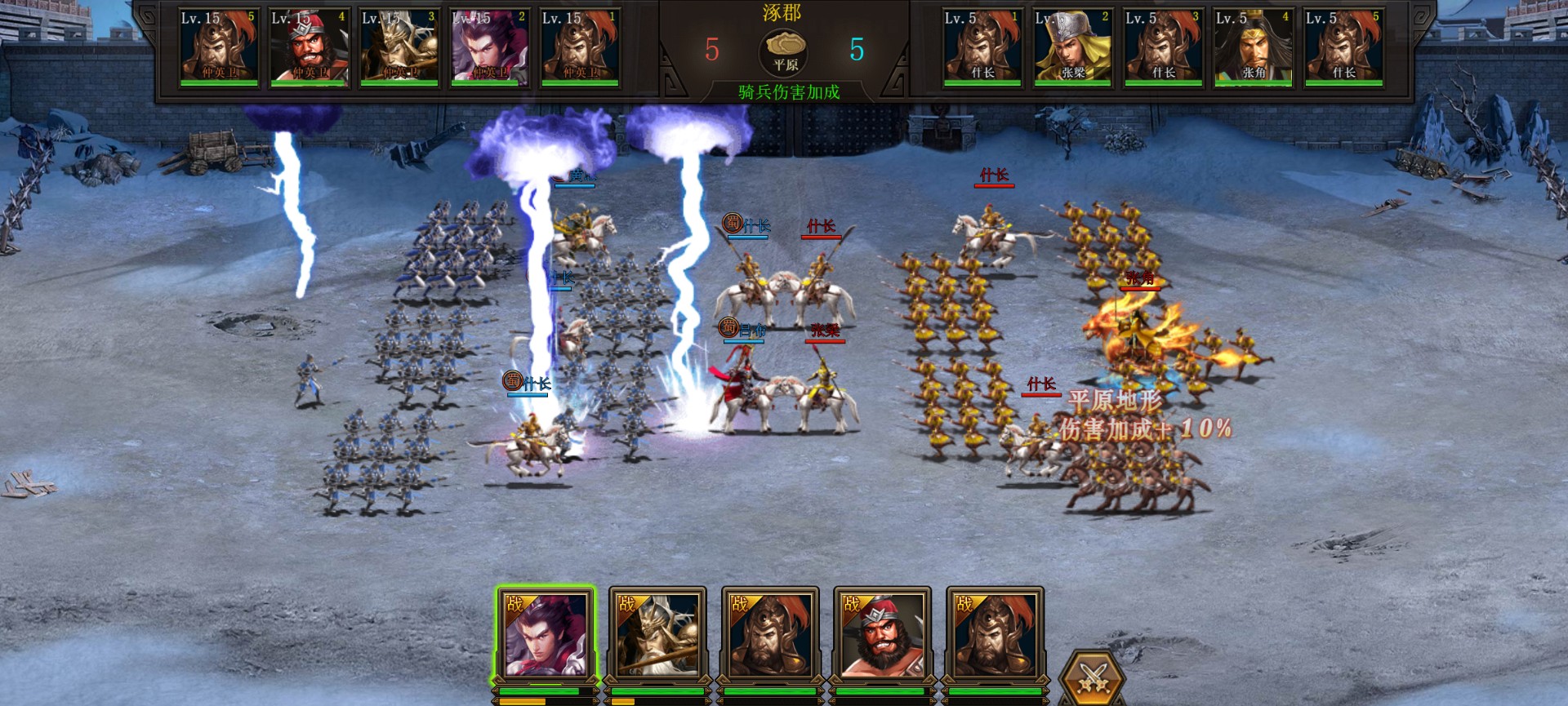View the Lv.15 helmeted soldier portrait numbered 5

[219, 47]
